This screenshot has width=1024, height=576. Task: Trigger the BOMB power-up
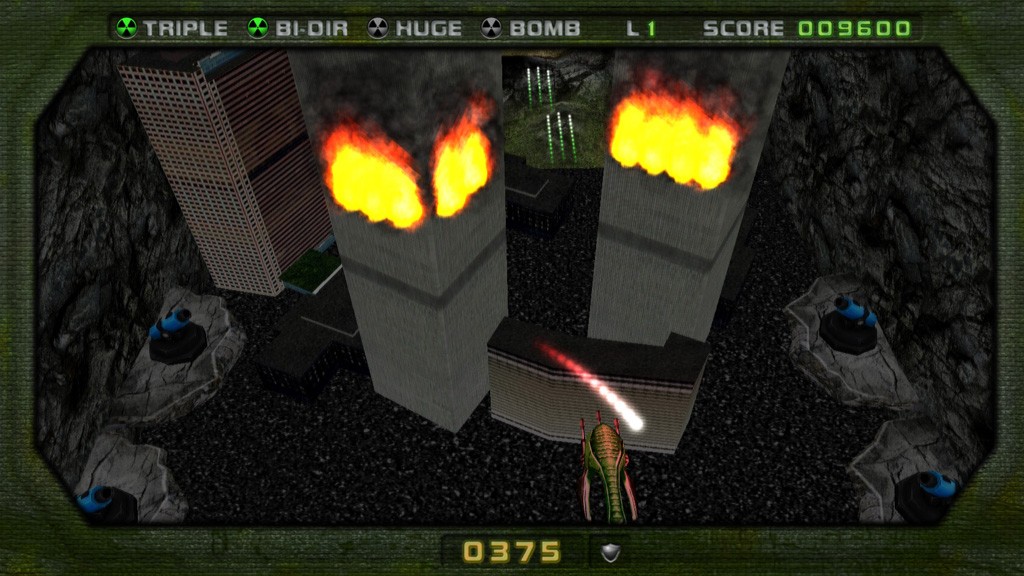coord(531,28)
